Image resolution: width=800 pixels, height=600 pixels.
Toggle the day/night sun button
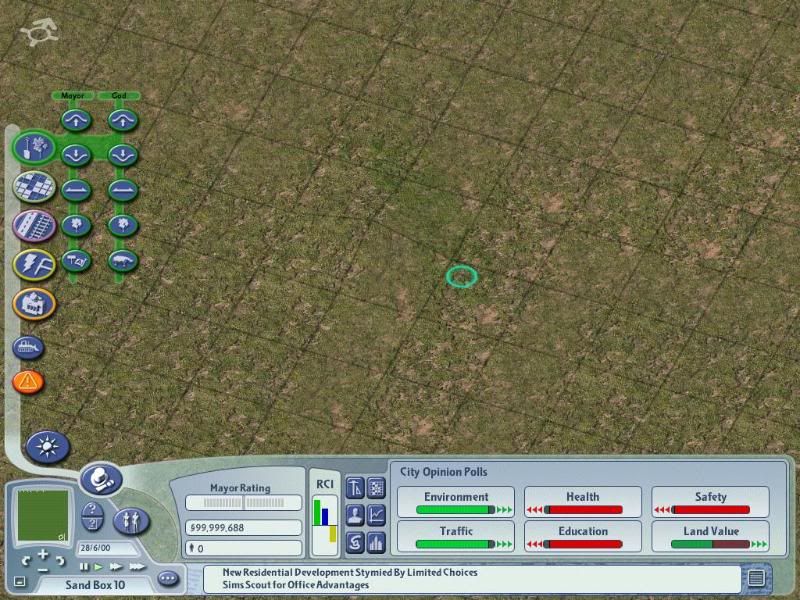(x=45, y=446)
